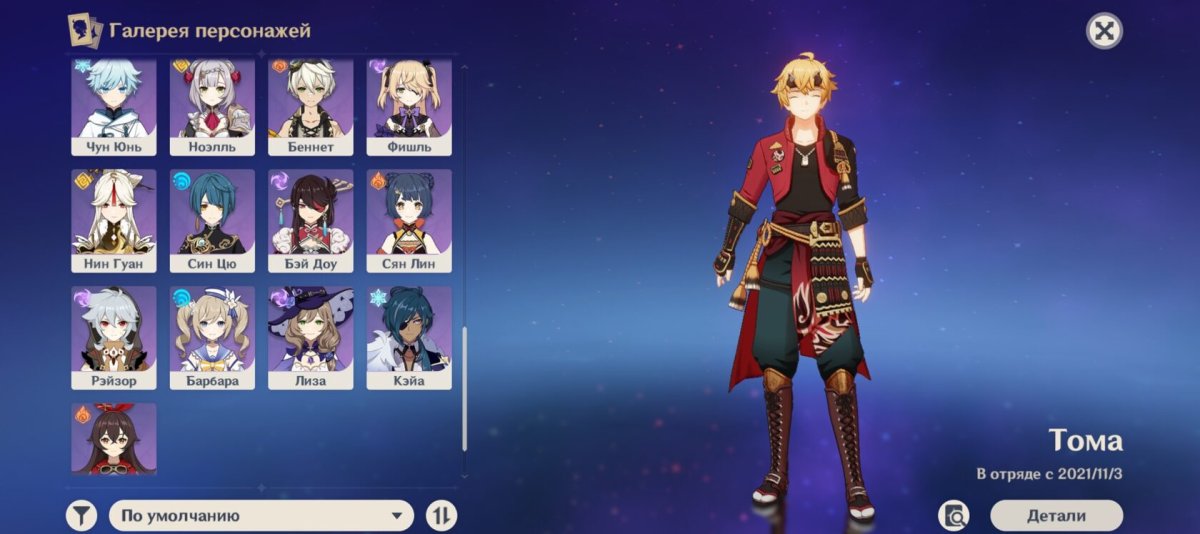Toggle the sort order arrows button

coord(441,515)
